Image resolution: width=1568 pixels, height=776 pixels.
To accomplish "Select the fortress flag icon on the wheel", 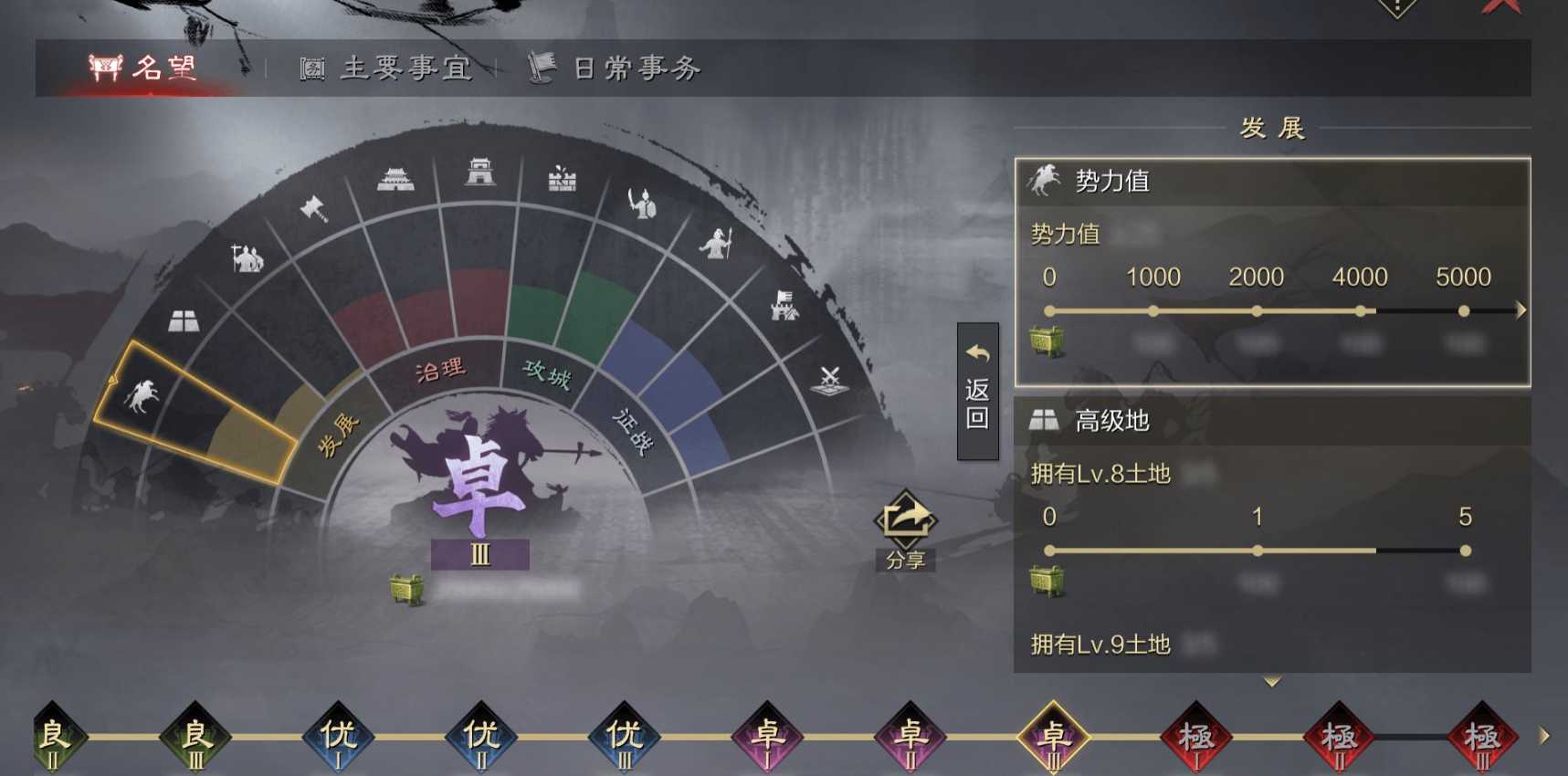I will pos(784,307).
